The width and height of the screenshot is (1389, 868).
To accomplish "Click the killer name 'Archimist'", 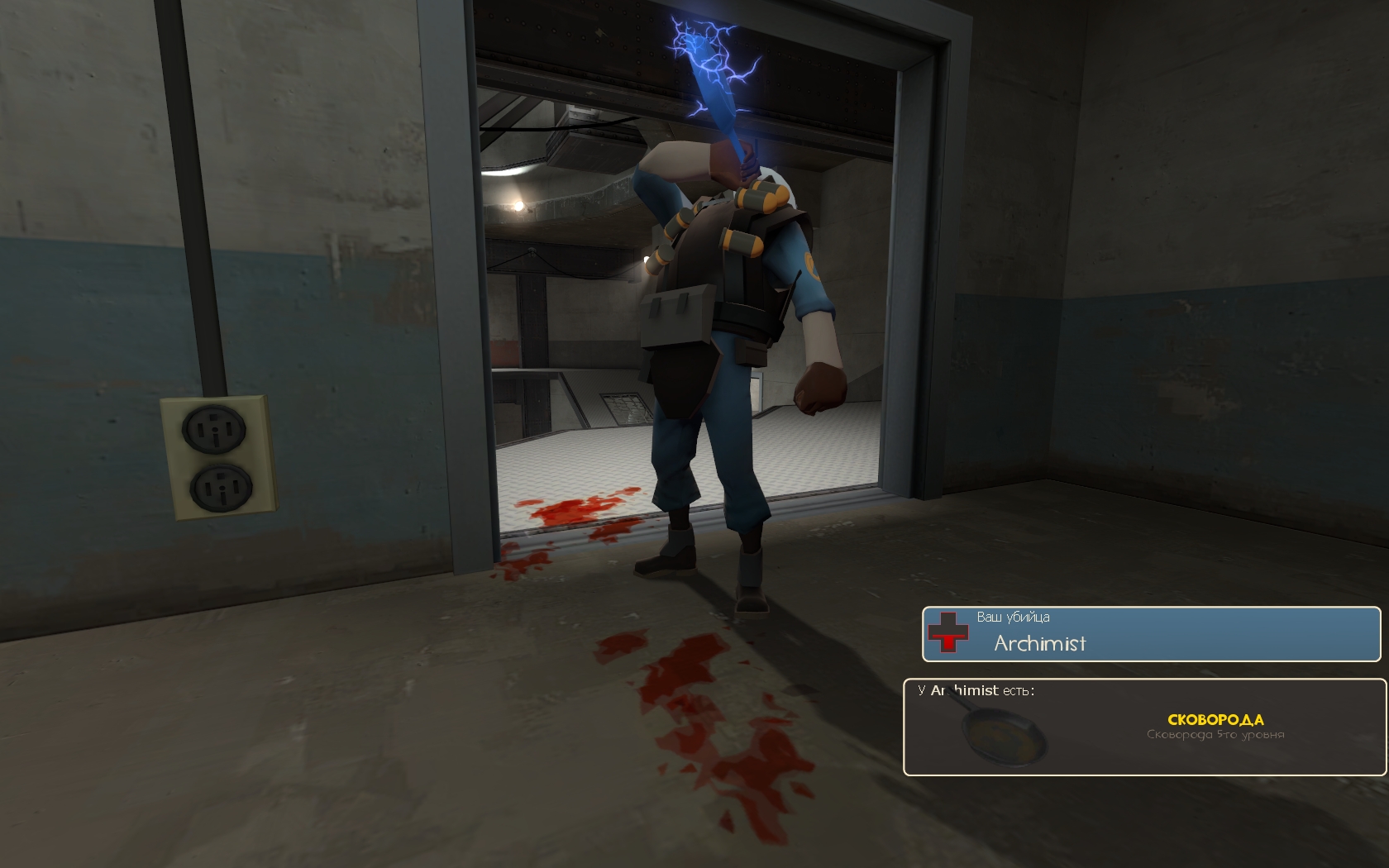I will pos(1038,645).
